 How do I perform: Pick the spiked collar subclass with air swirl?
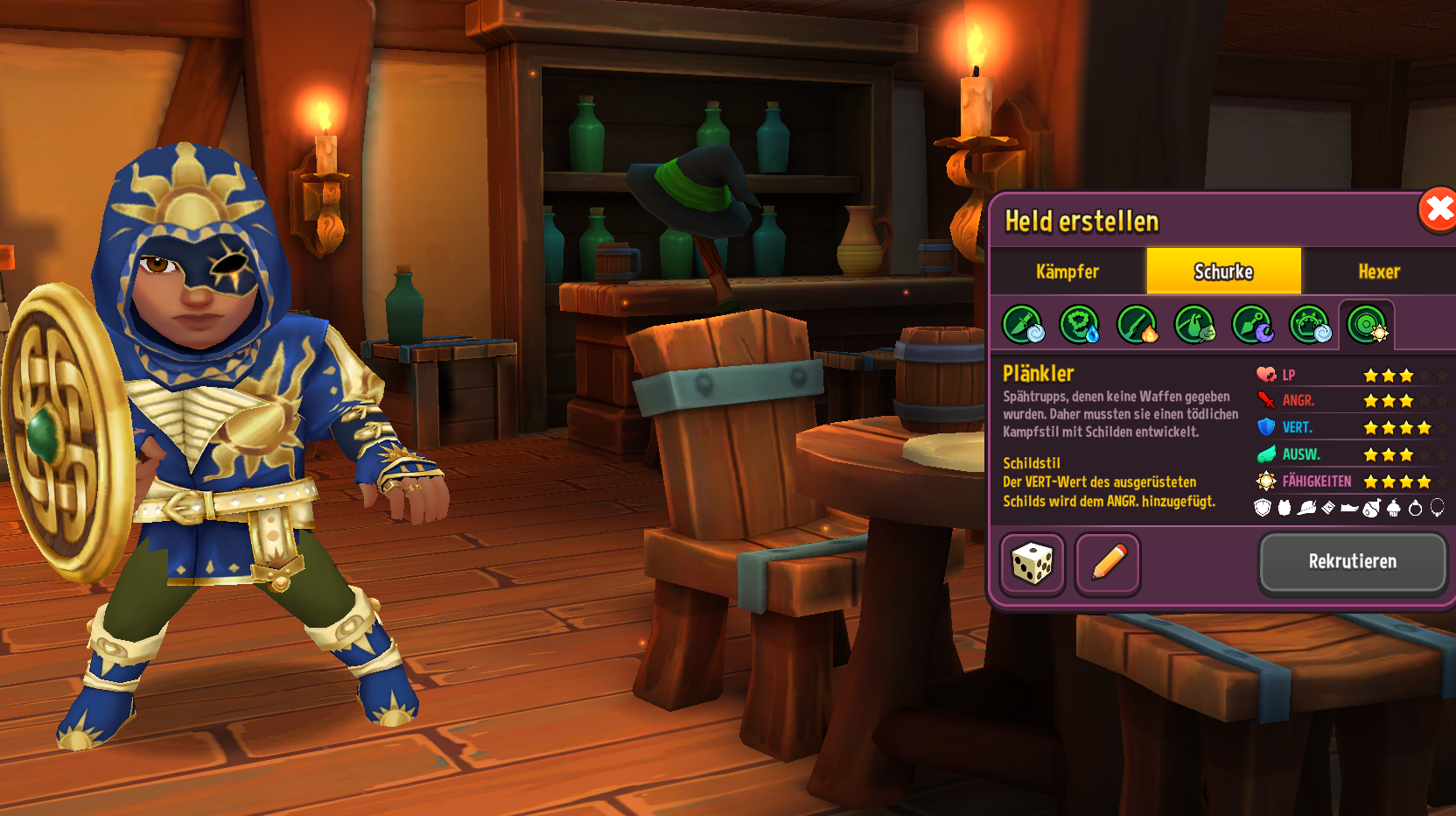pyautogui.click(x=1310, y=325)
